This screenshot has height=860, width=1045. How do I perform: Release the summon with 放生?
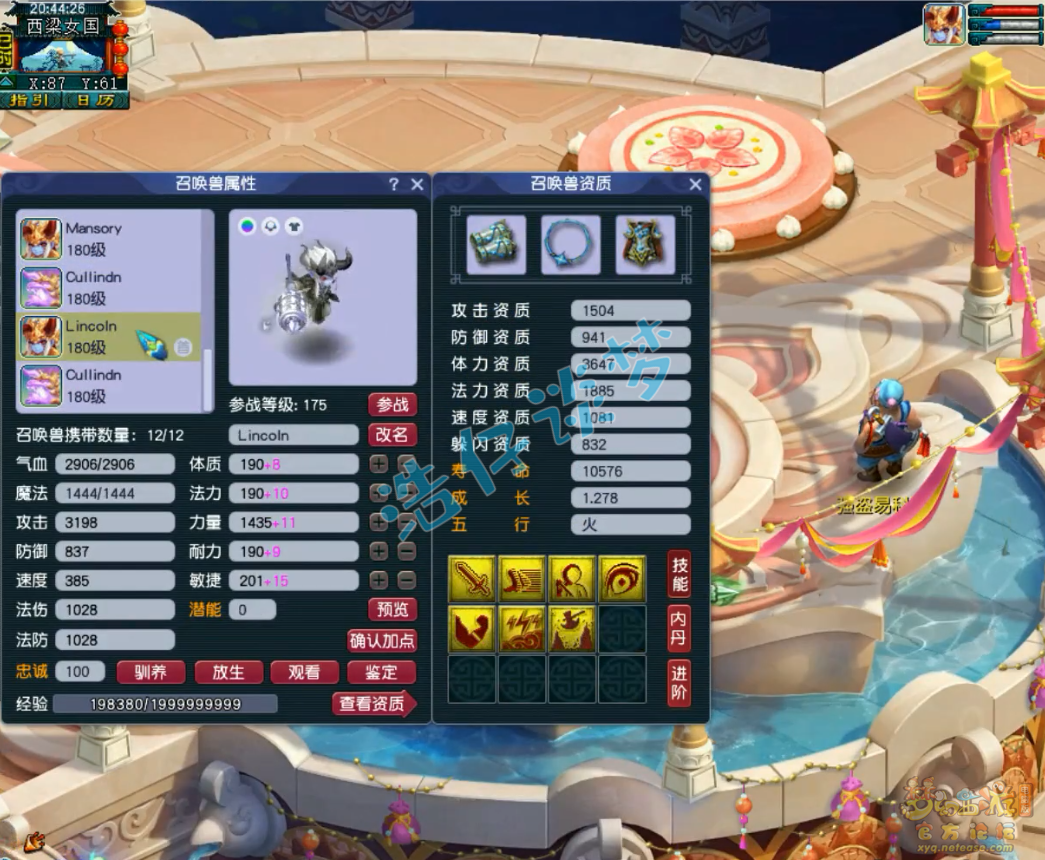228,673
